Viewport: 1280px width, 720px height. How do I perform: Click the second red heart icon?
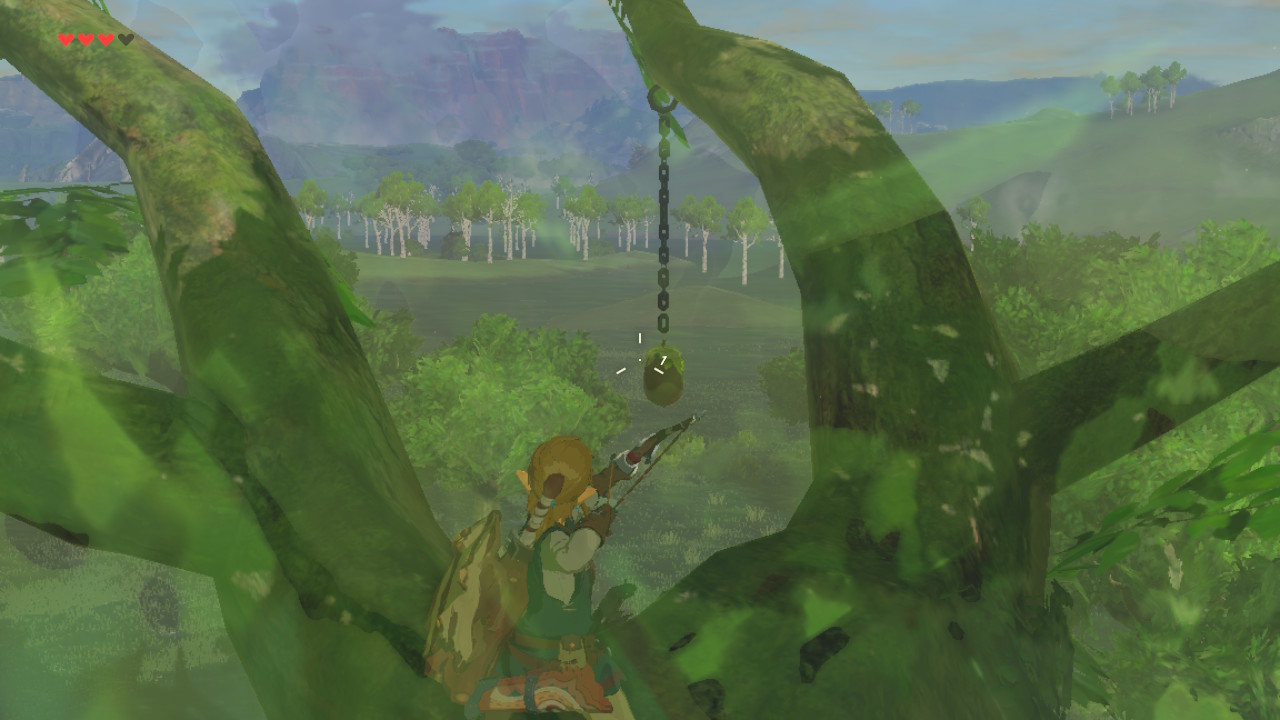(86, 40)
